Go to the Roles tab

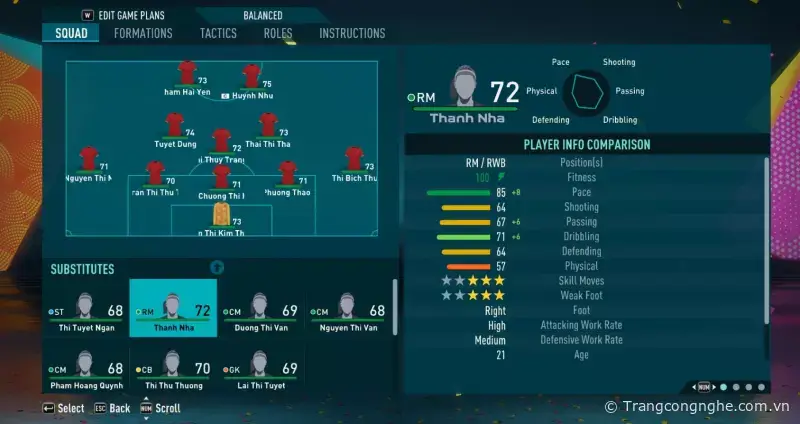(x=278, y=33)
